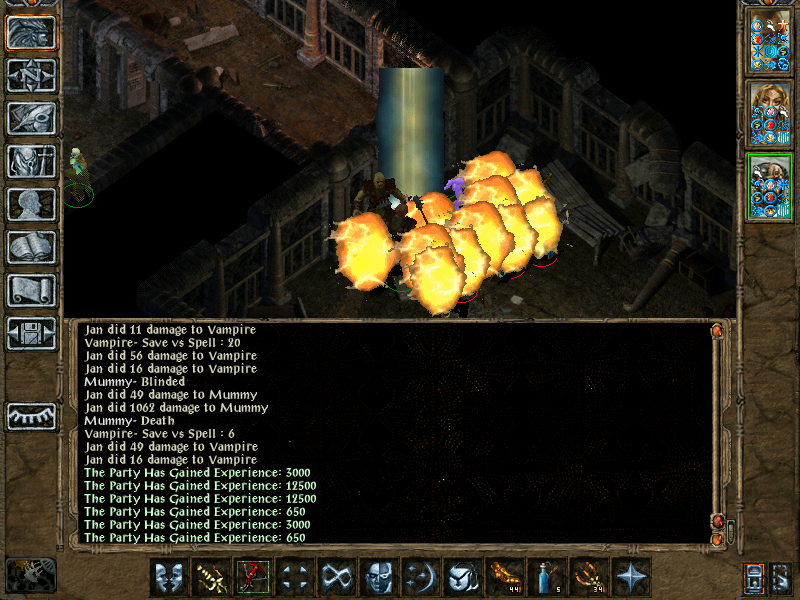Choose the red crossbow weapon slot
The image size is (800, 600).
pos(252,577)
